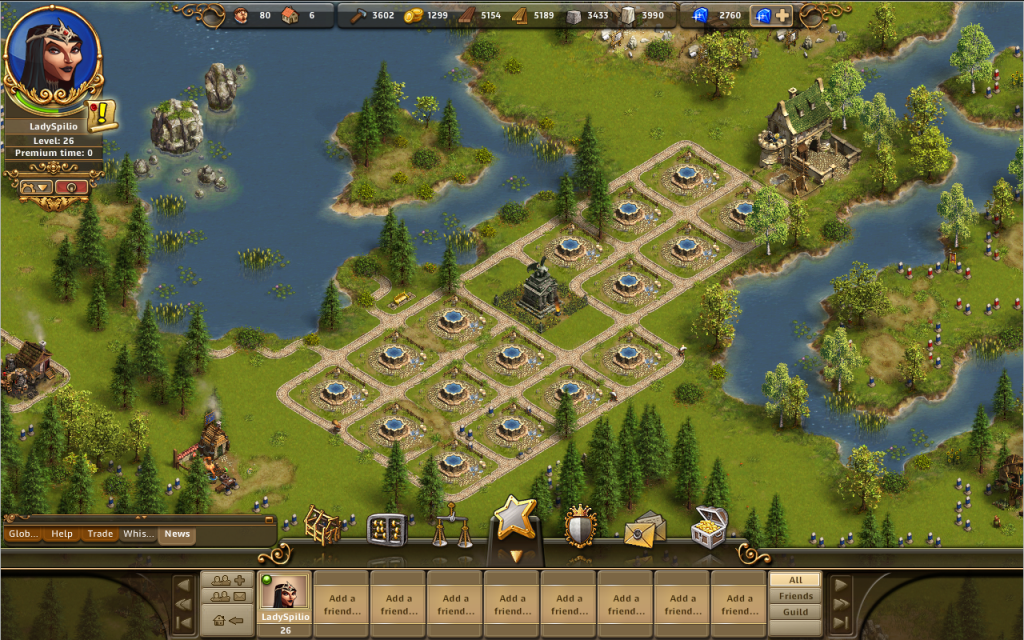Select LadySpilio in the friends bar

[284, 600]
